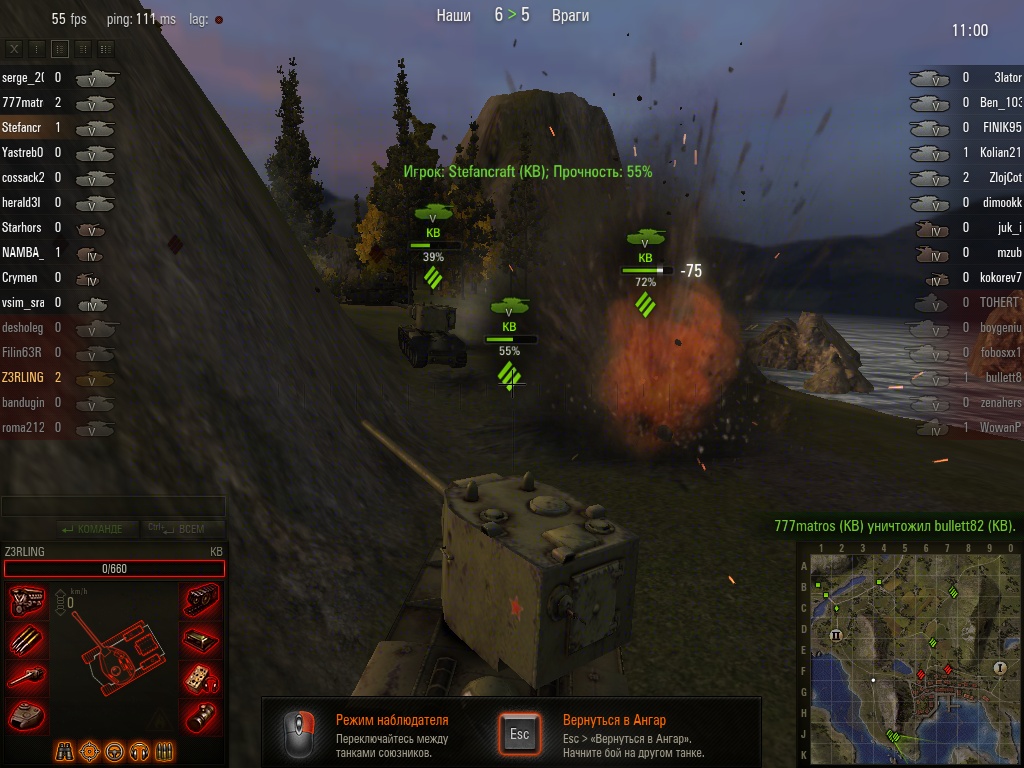This screenshot has height=768, width=1024.
Task: Click the loader shells crew icon
Action: click(x=164, y=750)
